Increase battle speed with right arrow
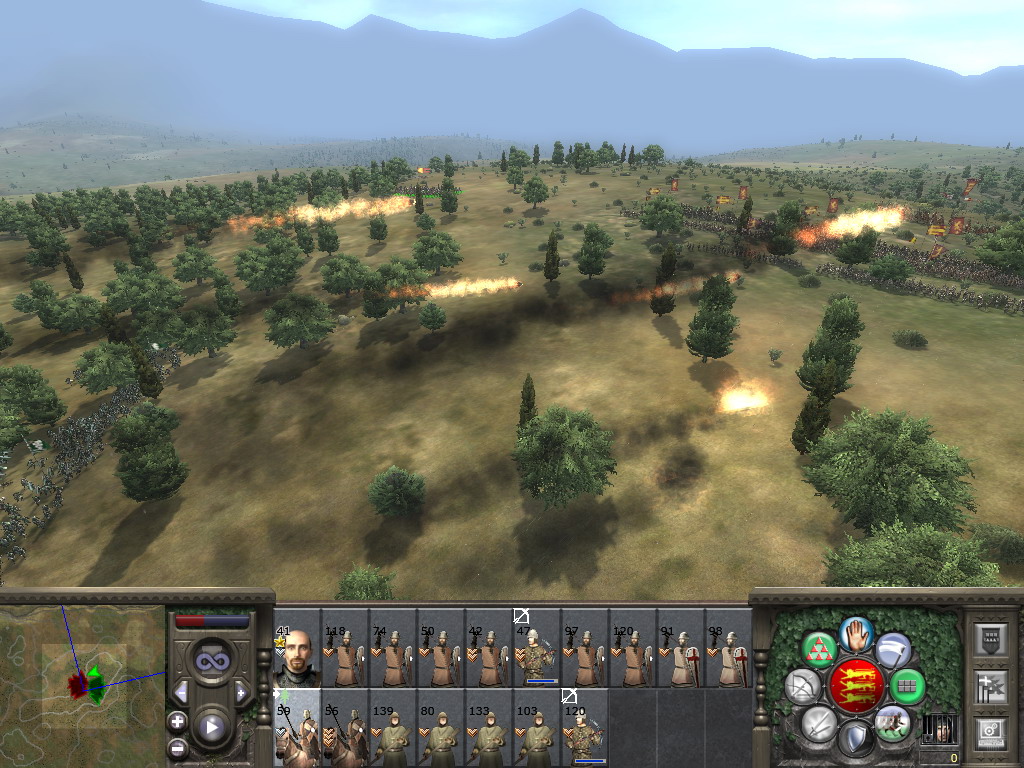 tap(241, 692)
